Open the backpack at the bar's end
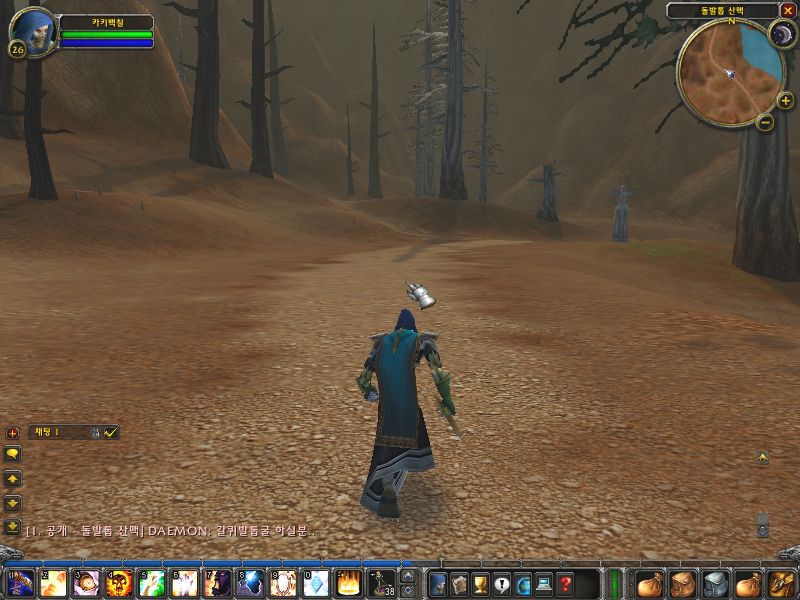The height and width of the screenshot is (600, 800). (x=779, y=584)
